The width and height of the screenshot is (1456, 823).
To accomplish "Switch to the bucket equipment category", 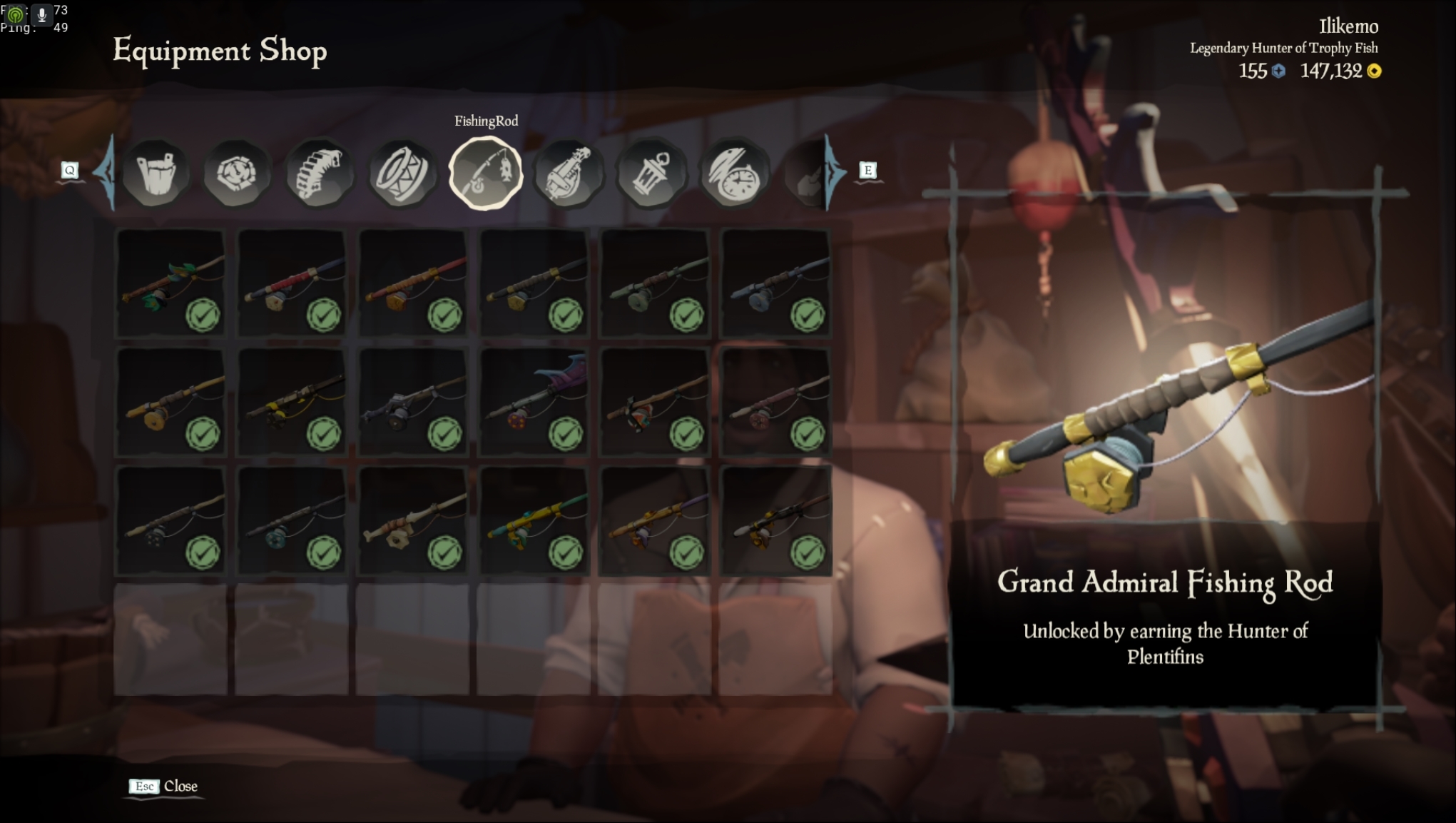I will (x=156, y=173).
